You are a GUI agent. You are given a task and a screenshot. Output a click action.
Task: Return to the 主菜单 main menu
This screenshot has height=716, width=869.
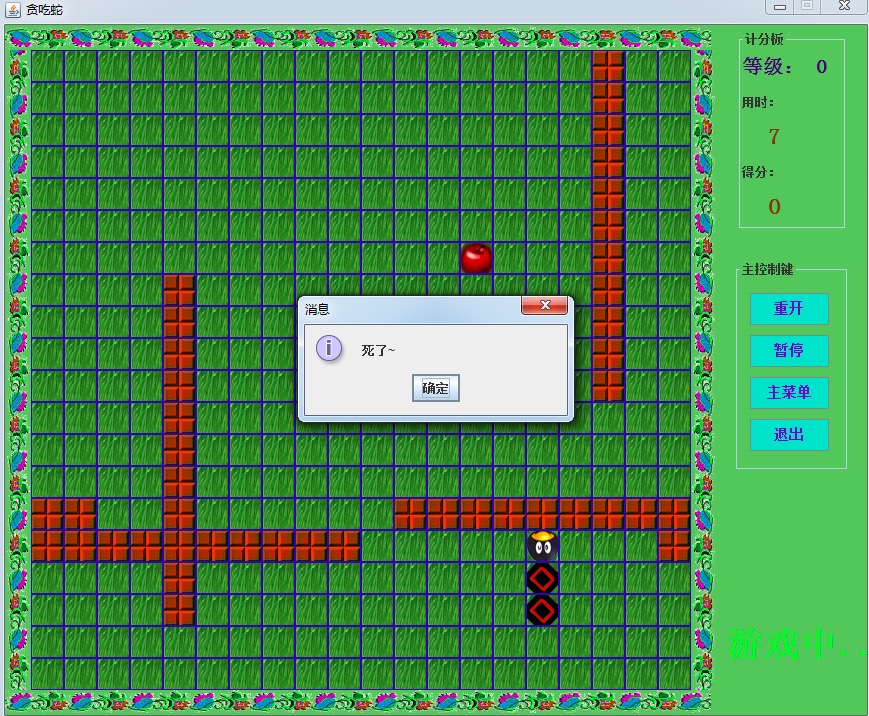789,393
